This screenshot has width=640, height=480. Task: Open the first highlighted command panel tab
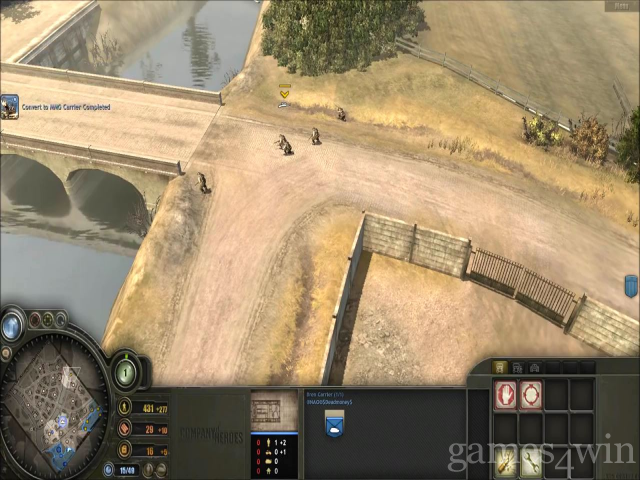500,367
